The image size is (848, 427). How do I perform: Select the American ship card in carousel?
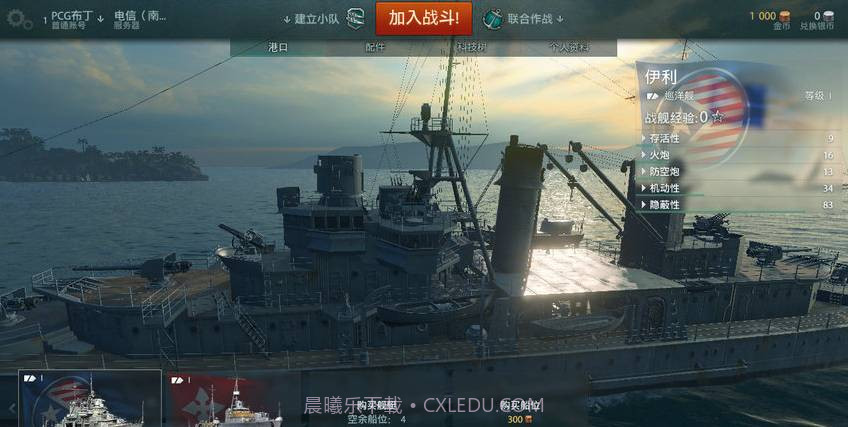[90, 399]
